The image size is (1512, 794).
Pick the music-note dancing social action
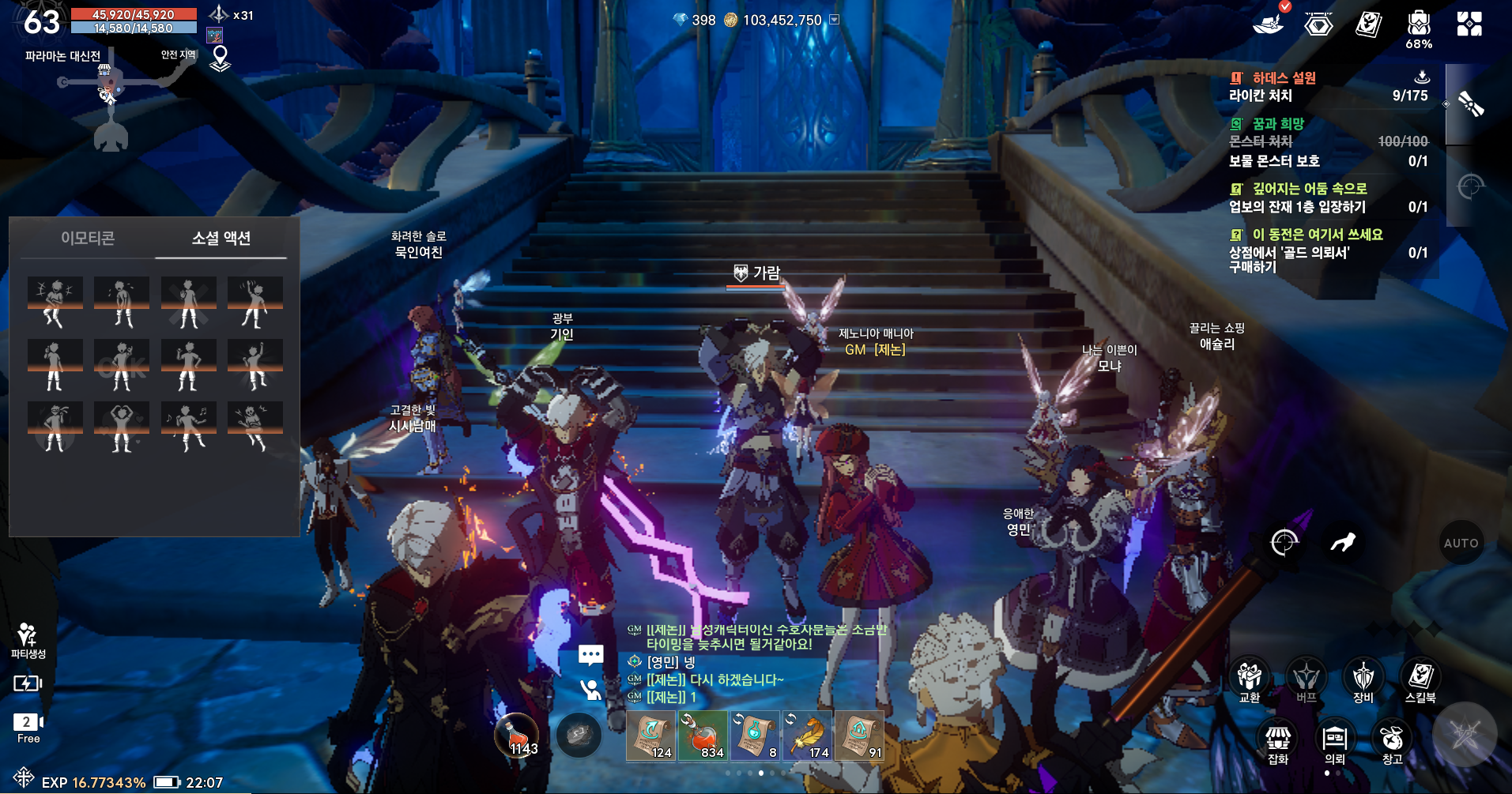click(188, 427)
